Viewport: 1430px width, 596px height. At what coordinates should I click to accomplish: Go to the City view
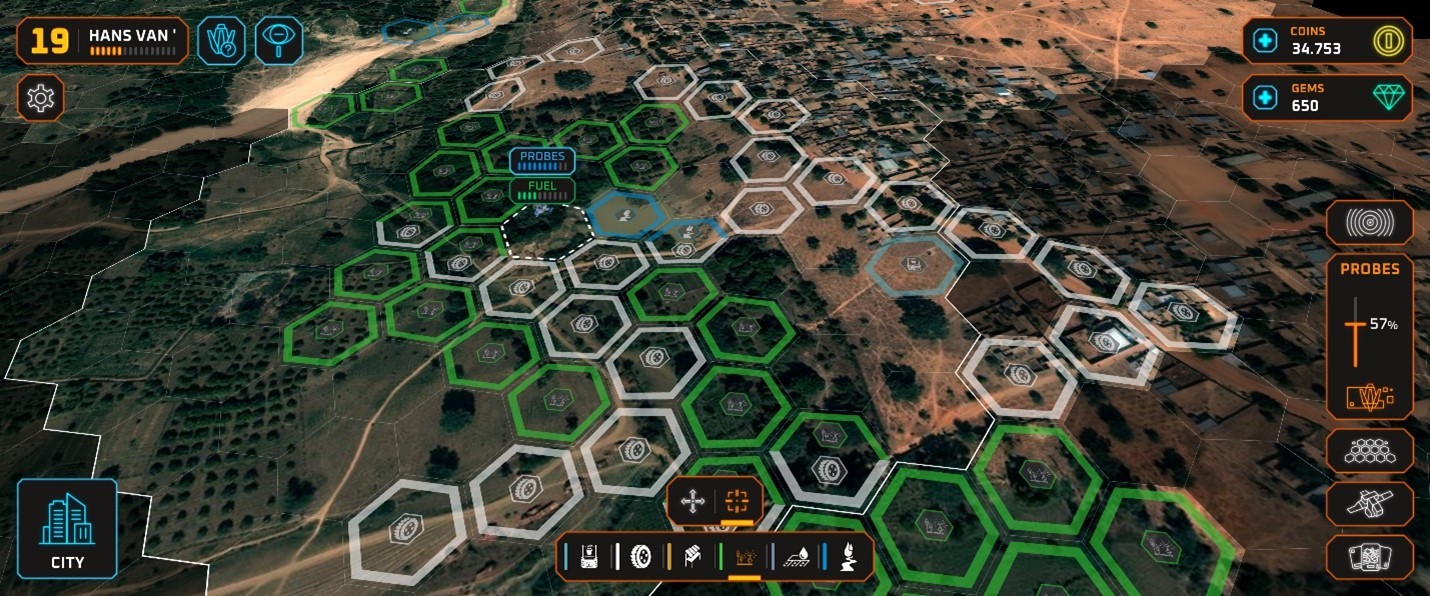click(x=67, y=528)
